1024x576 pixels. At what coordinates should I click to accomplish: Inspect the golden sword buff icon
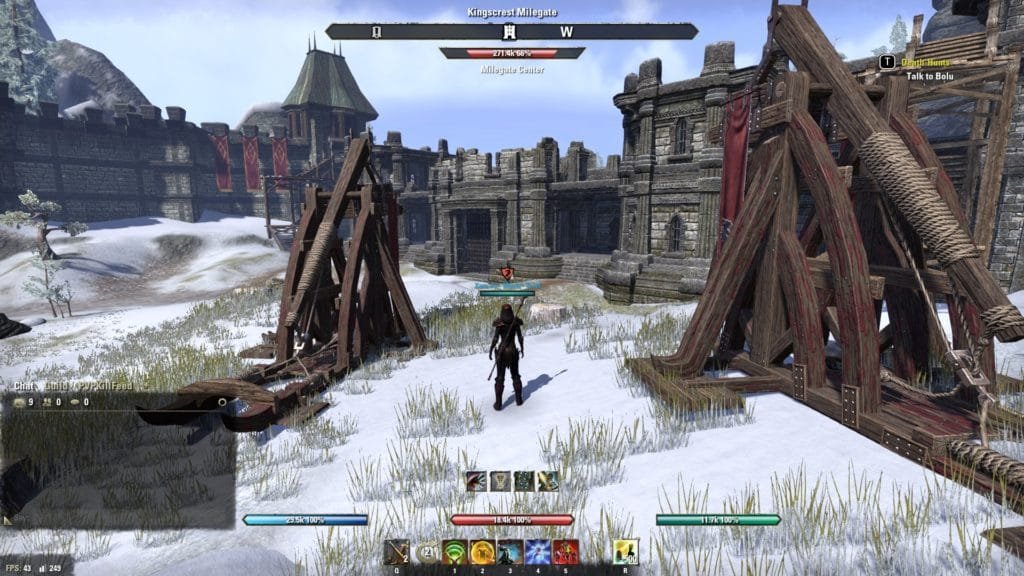point(548,481)
